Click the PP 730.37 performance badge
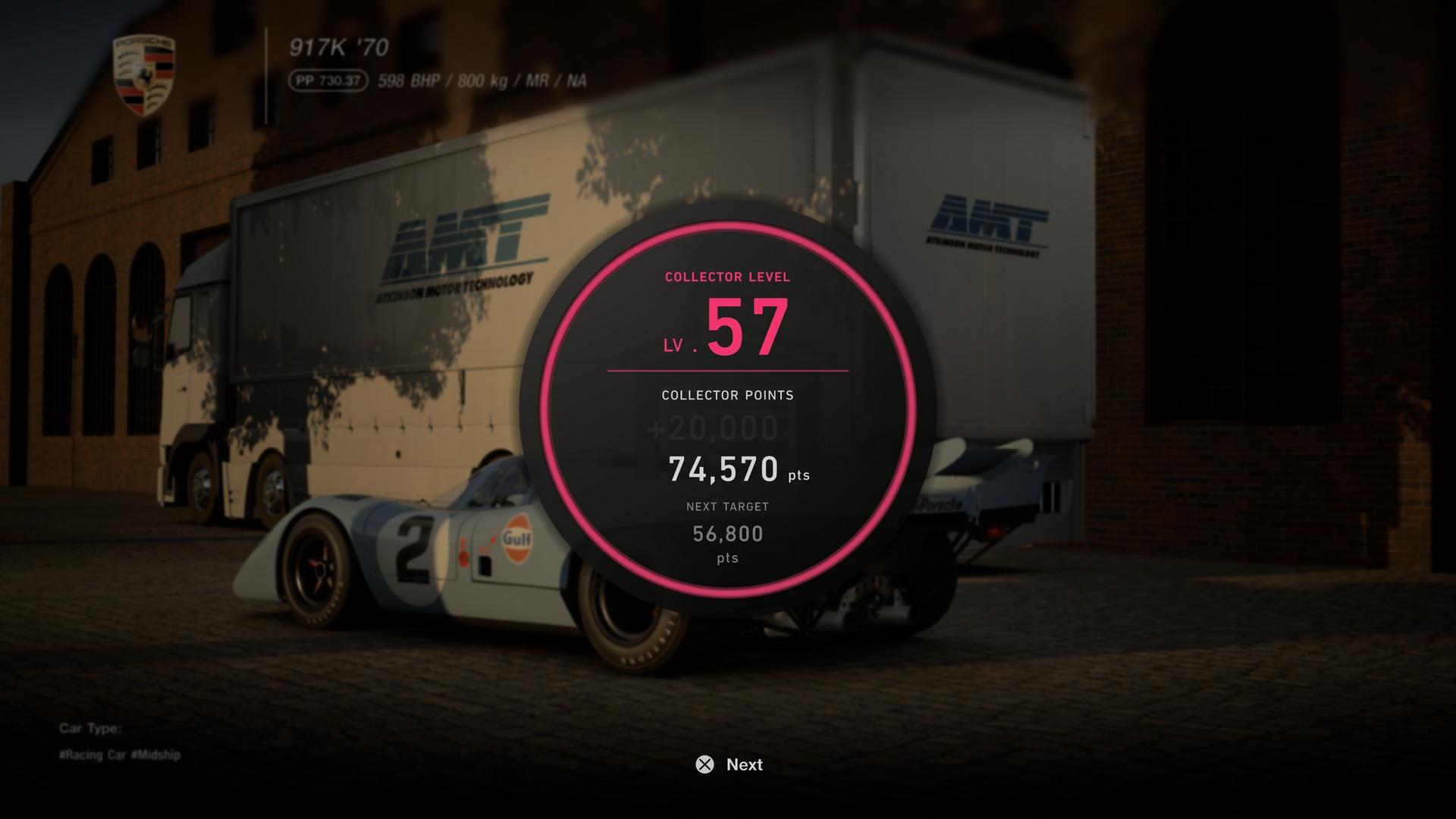 coord(329,79)
